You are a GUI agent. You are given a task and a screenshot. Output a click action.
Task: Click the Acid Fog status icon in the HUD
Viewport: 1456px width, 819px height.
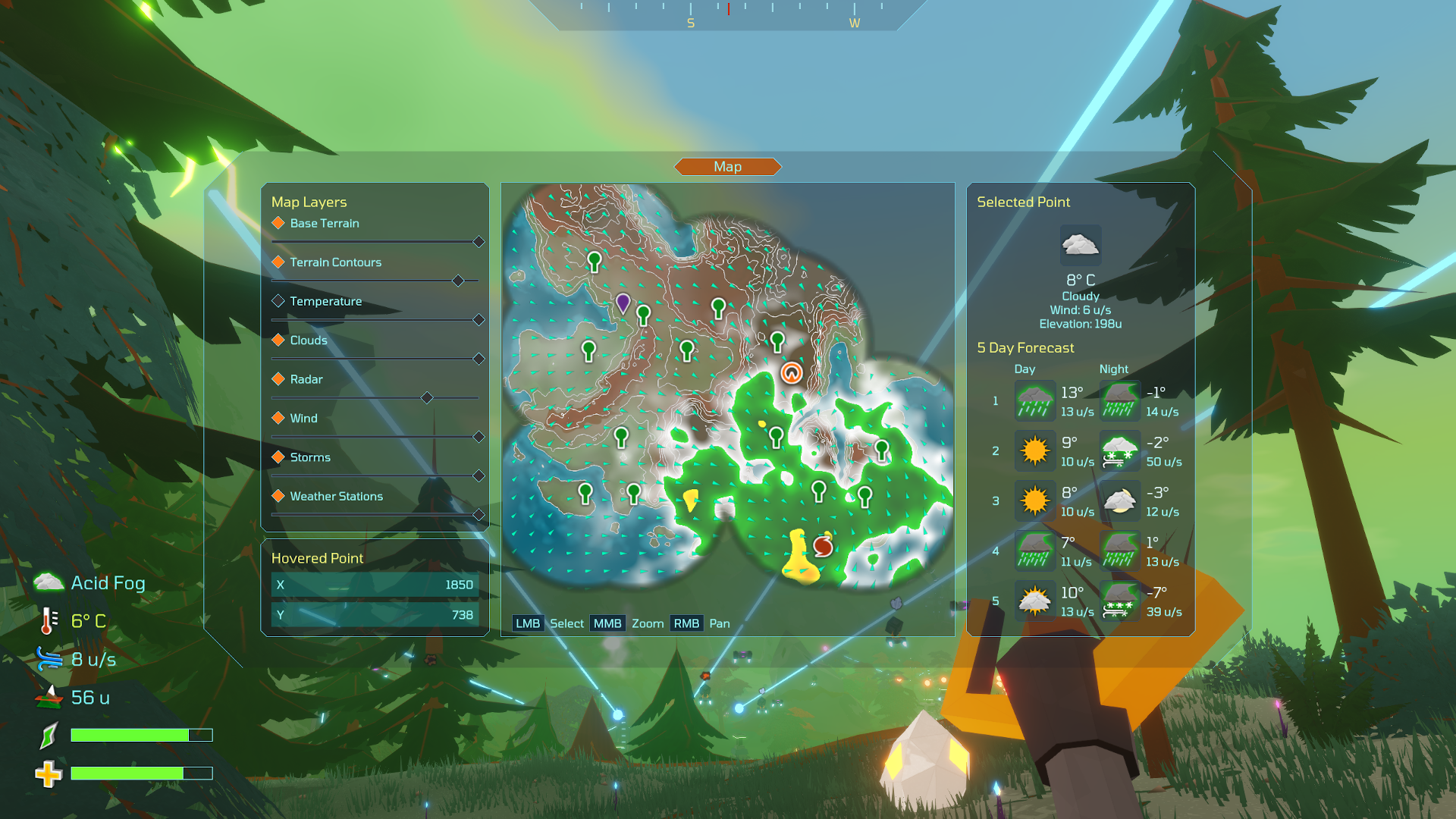pos(48,581)
